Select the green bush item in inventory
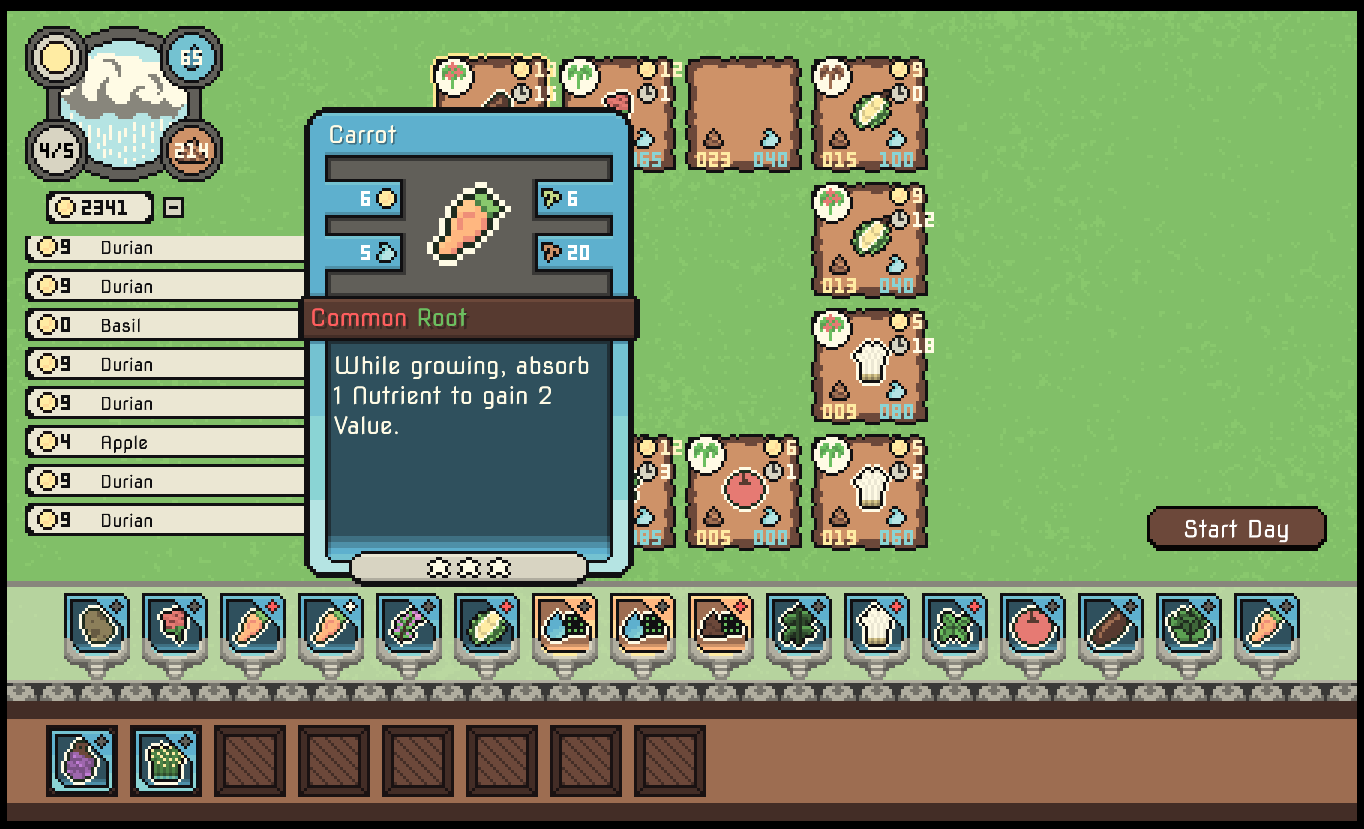 (x=166, y=761)
